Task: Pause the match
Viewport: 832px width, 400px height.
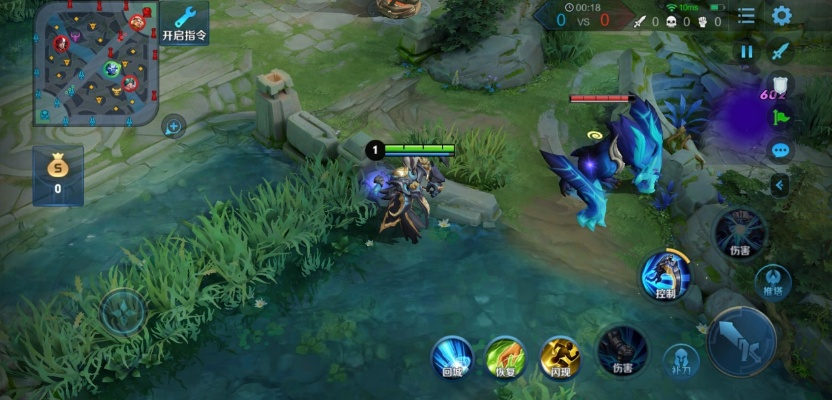Action: pos(746,51)
